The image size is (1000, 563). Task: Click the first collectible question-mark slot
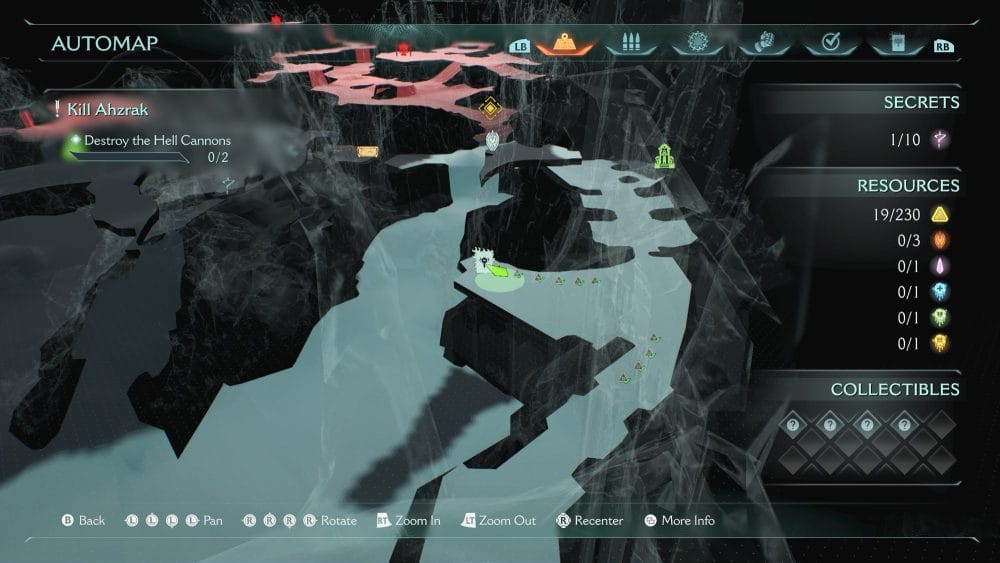792,424
